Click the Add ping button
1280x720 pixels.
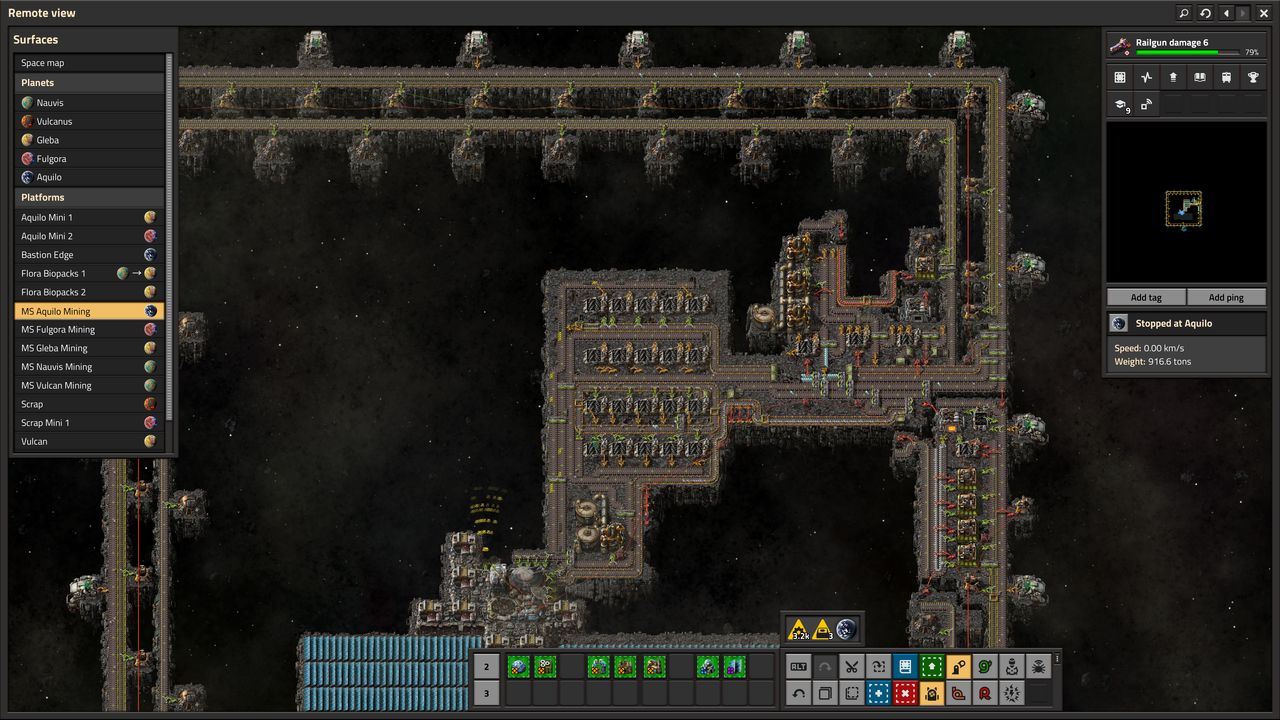point(1226,297)
